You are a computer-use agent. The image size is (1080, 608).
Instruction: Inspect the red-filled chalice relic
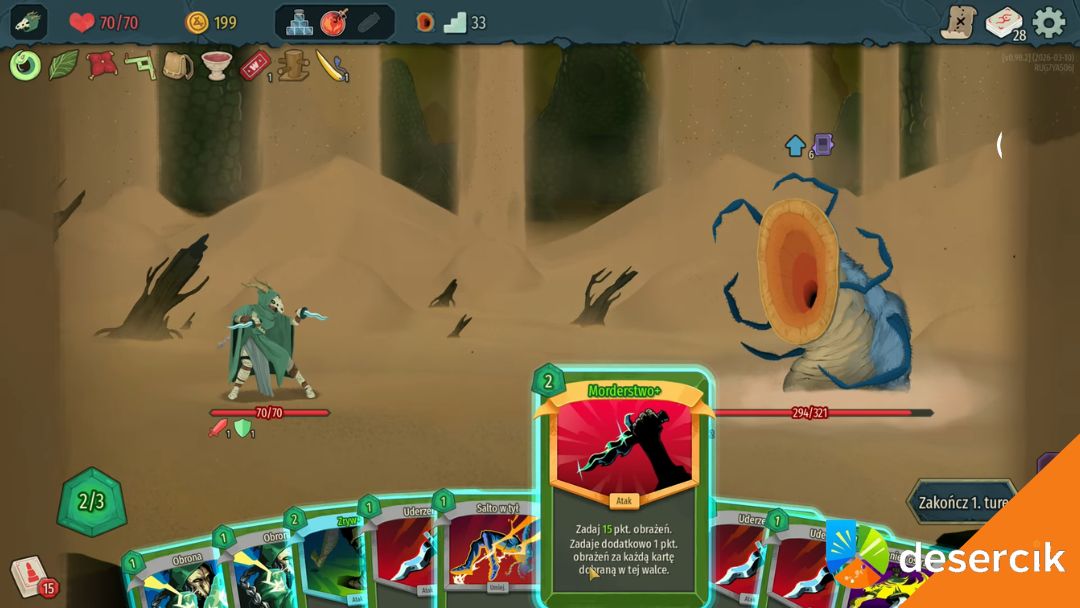(217, 66)
